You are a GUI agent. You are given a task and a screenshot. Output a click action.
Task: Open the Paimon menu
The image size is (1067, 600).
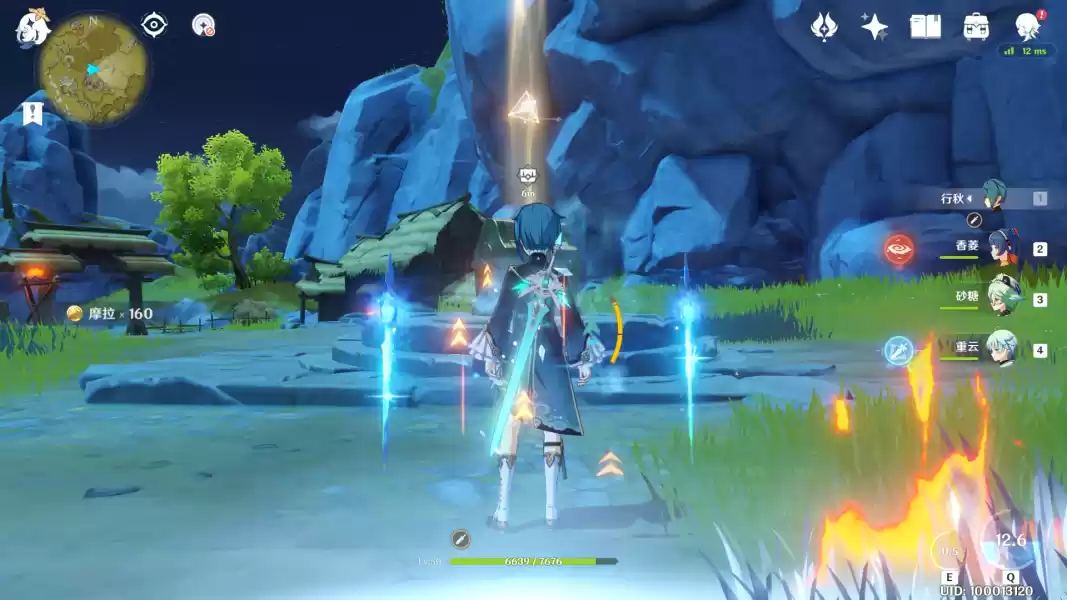pyautogui.click(x=32, y=27)
